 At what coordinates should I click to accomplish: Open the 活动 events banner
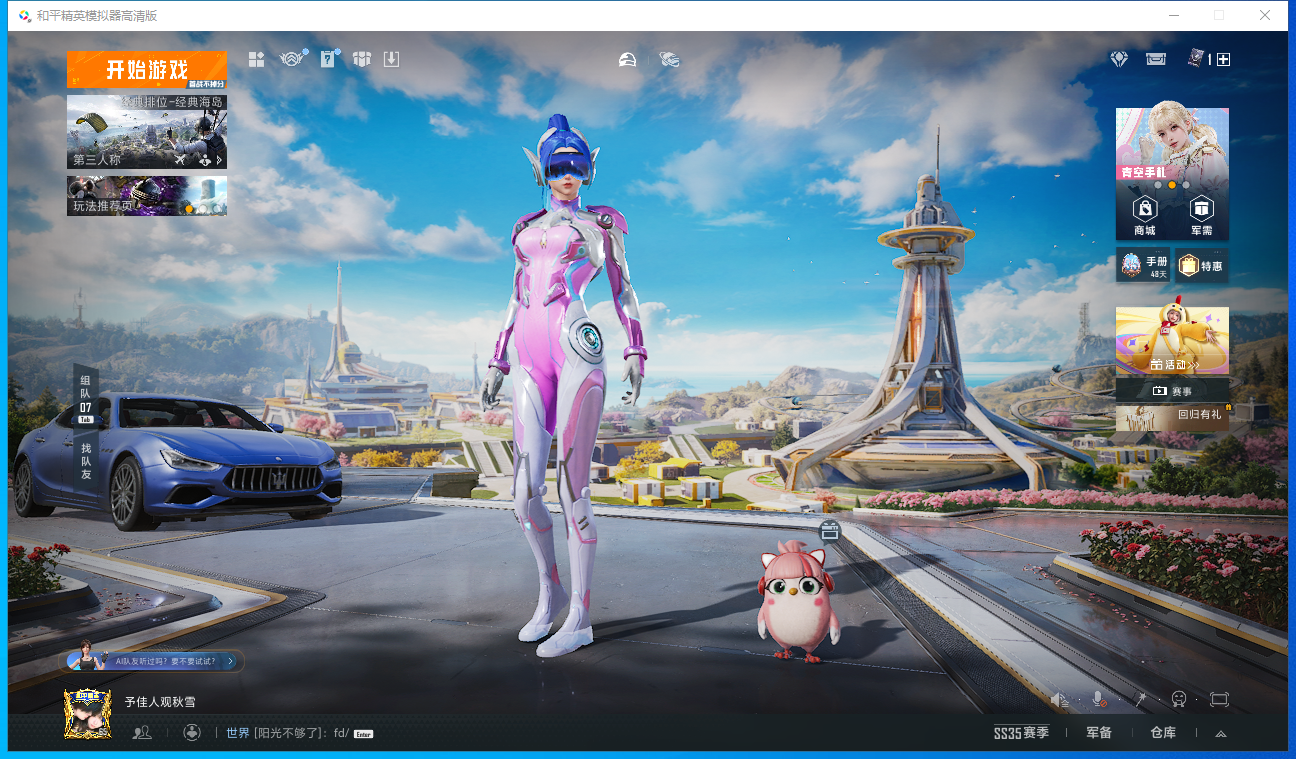[1172, 342]
